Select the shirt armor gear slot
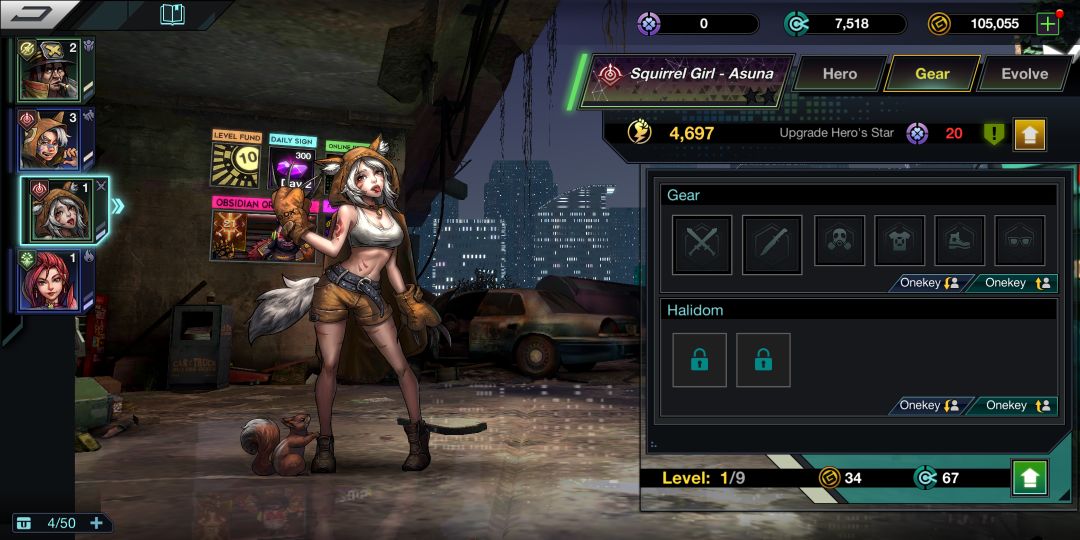Viewport: 1080px width, 540px height. 900,241
